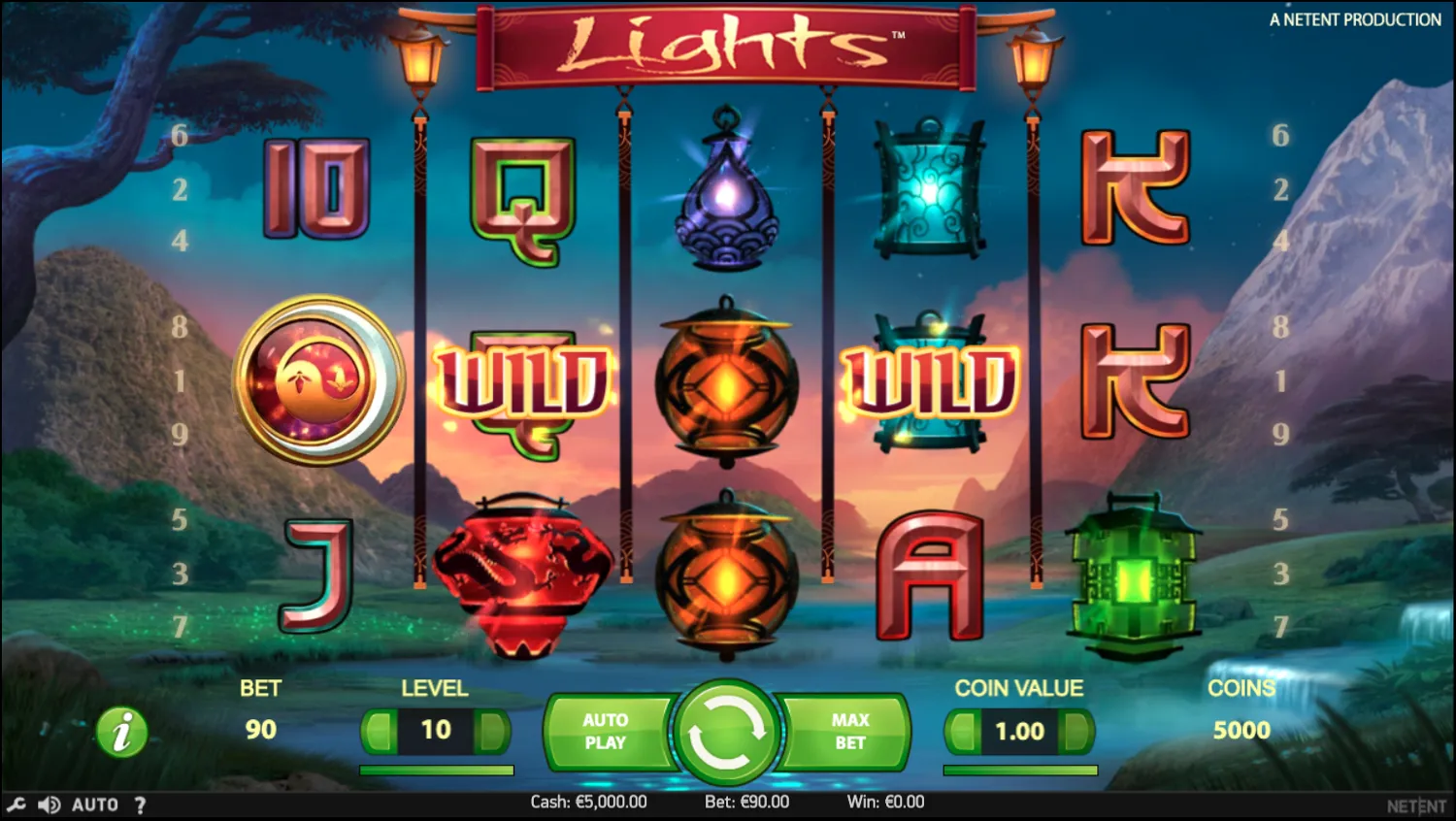Click the golden yin-yang medallion symbol
Image resolution: width=1456 pixels, height=821 pixels.
coord(318,379)
